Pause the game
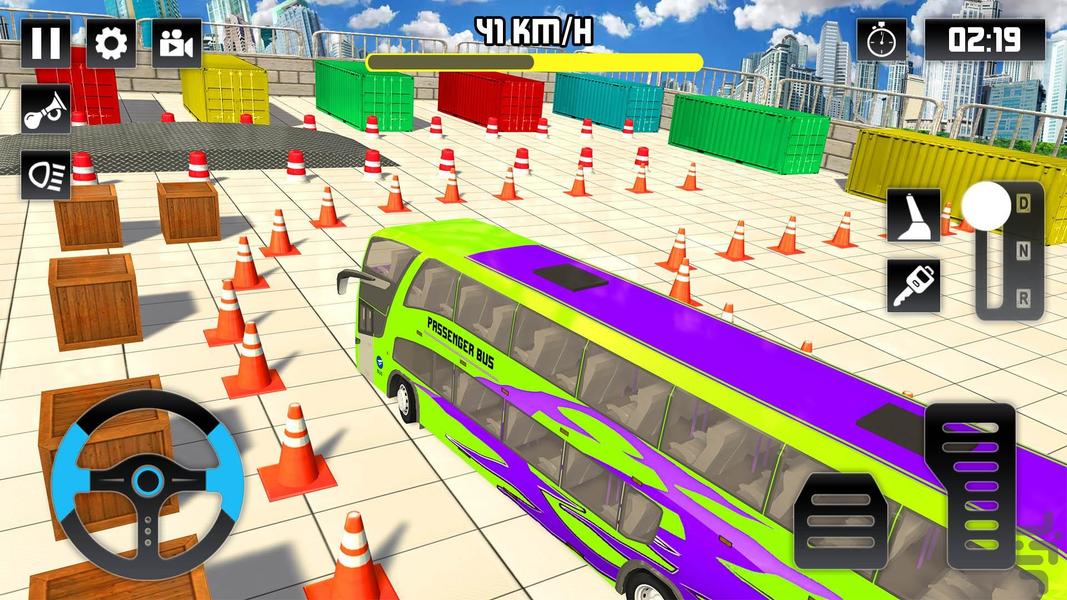 coord(46,44)
